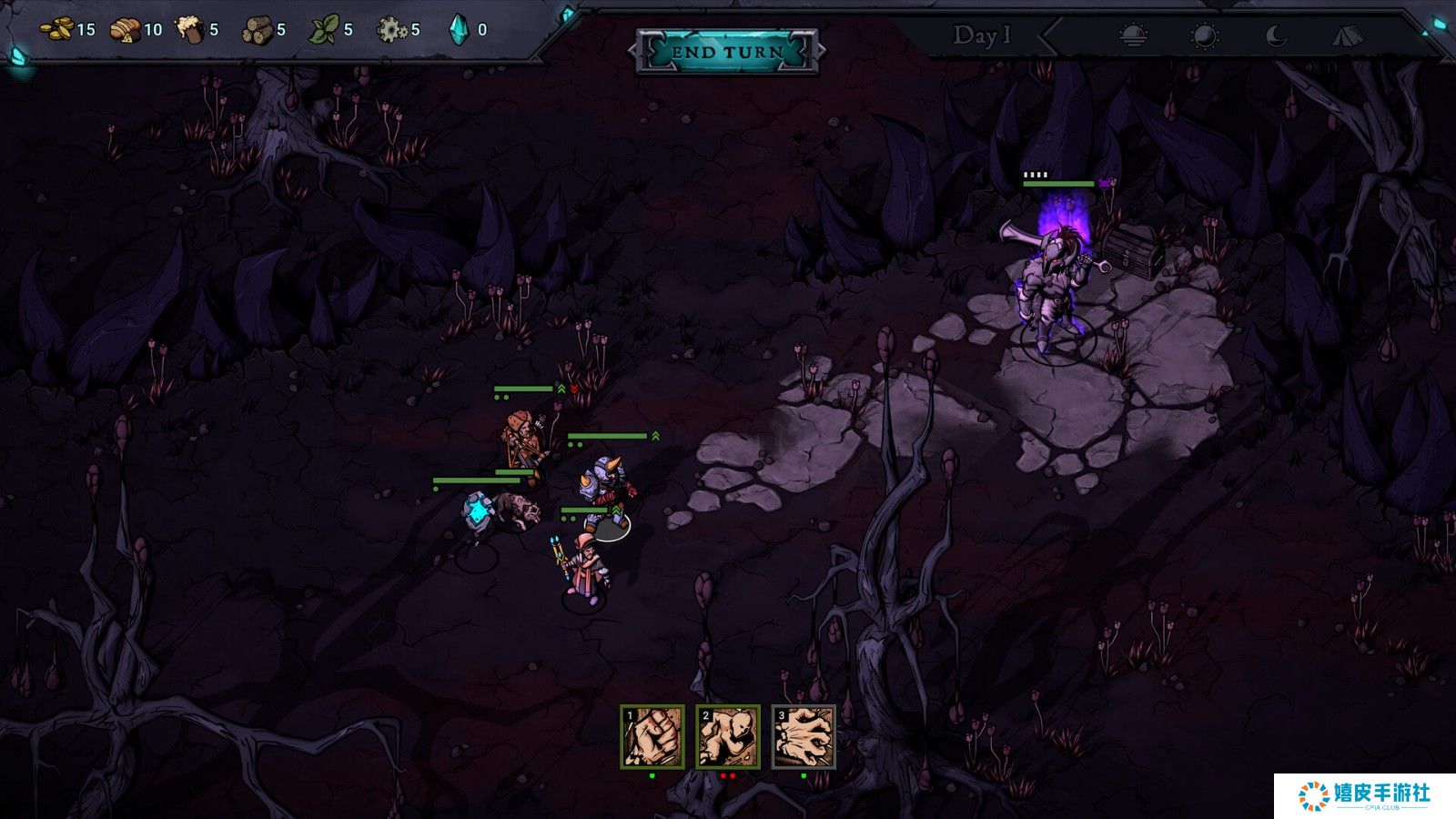Viewport: 1456px width, 819px height.
Task: Click the tent camp icon
Action: tap(1348, 35)
